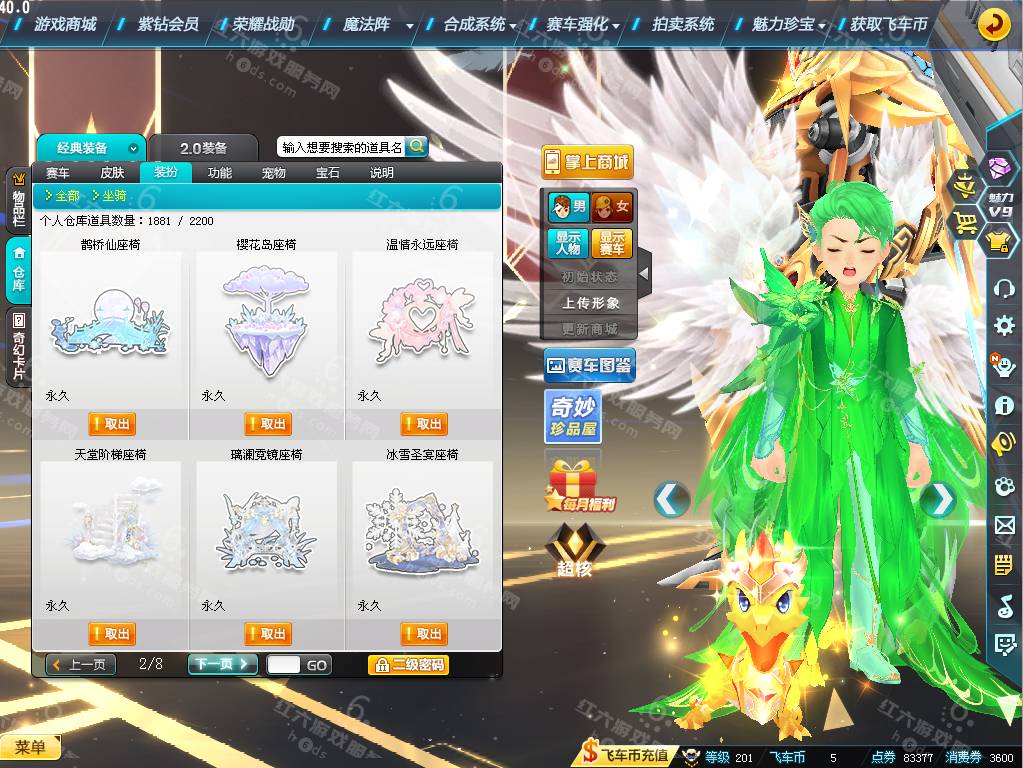The width and height of the screenshot is (1023, 768).
Task: Click the magnifier search button
Action: tap(416, 147)
